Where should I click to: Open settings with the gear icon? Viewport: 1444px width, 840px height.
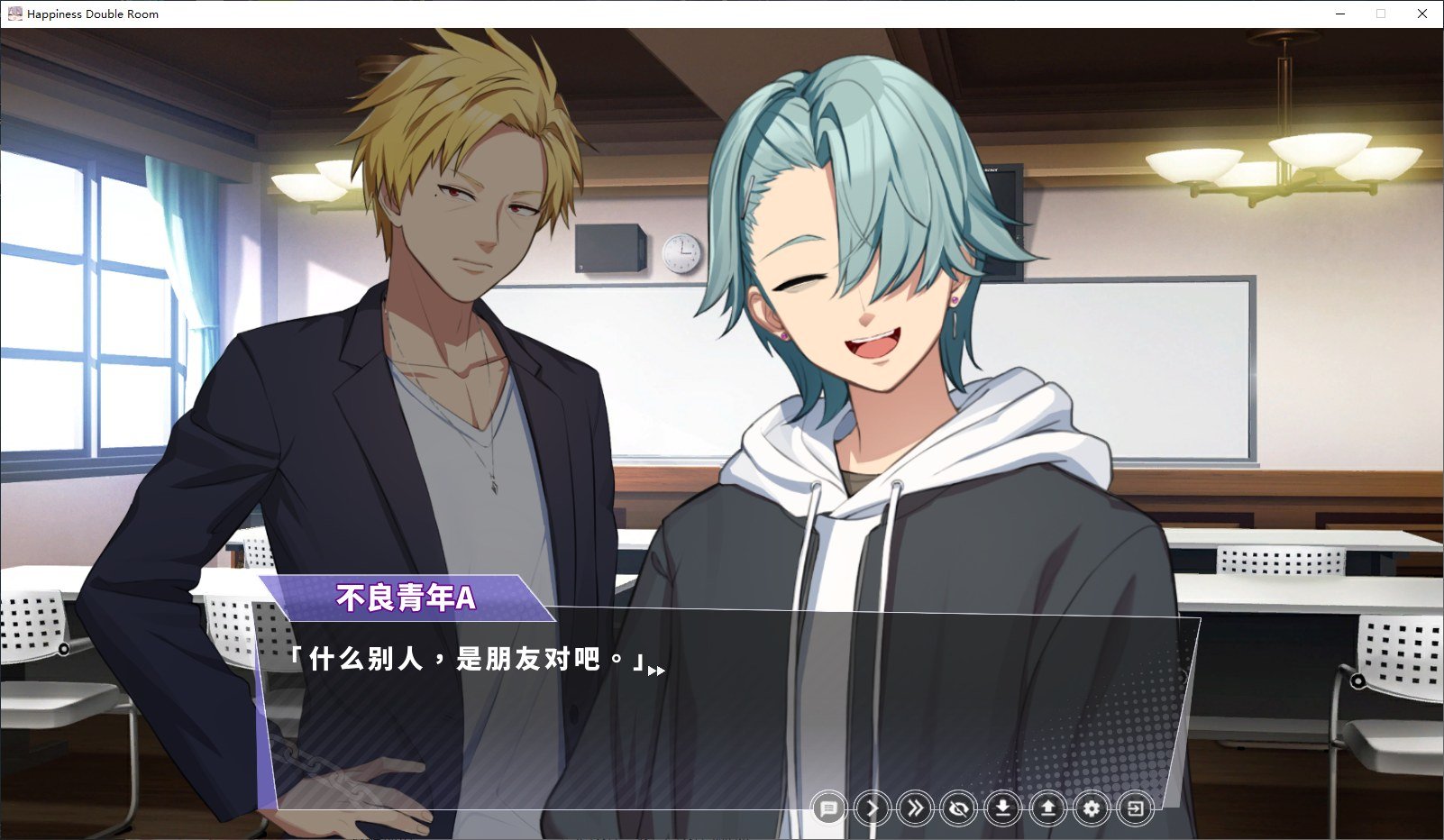point(1092,808)
